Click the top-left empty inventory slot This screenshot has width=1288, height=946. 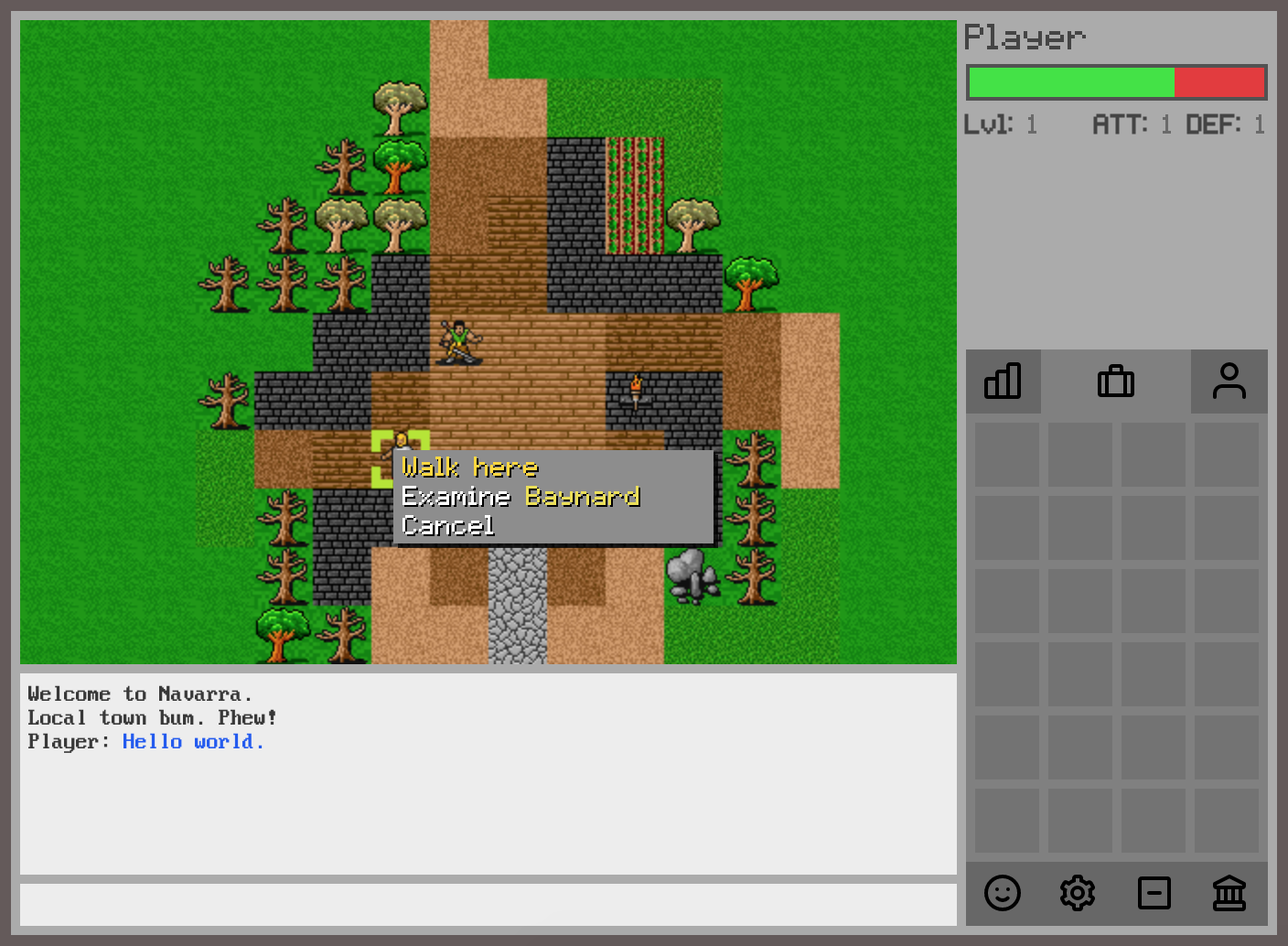tap(1006, 455)
